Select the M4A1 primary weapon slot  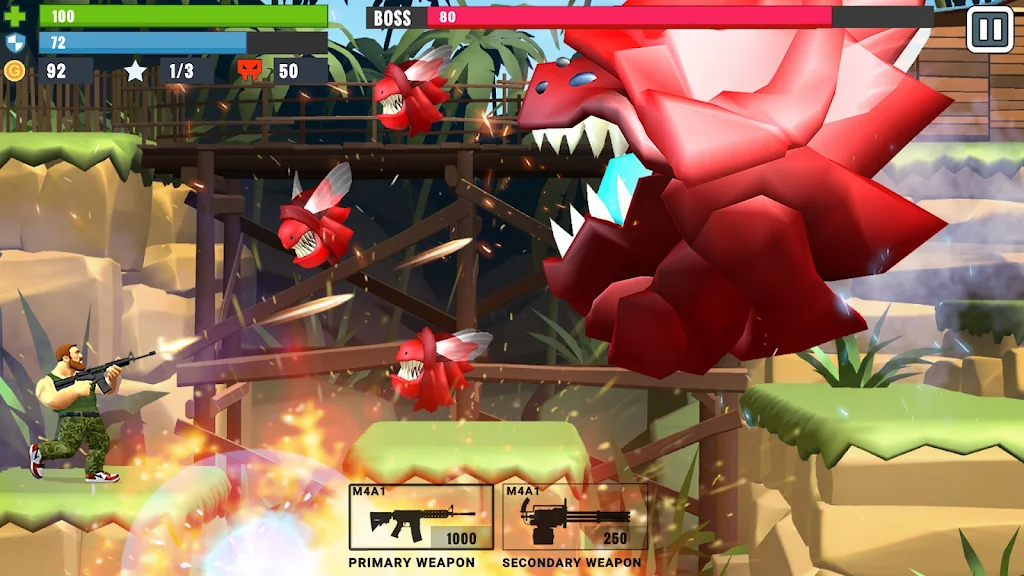[x=421, y=517]
